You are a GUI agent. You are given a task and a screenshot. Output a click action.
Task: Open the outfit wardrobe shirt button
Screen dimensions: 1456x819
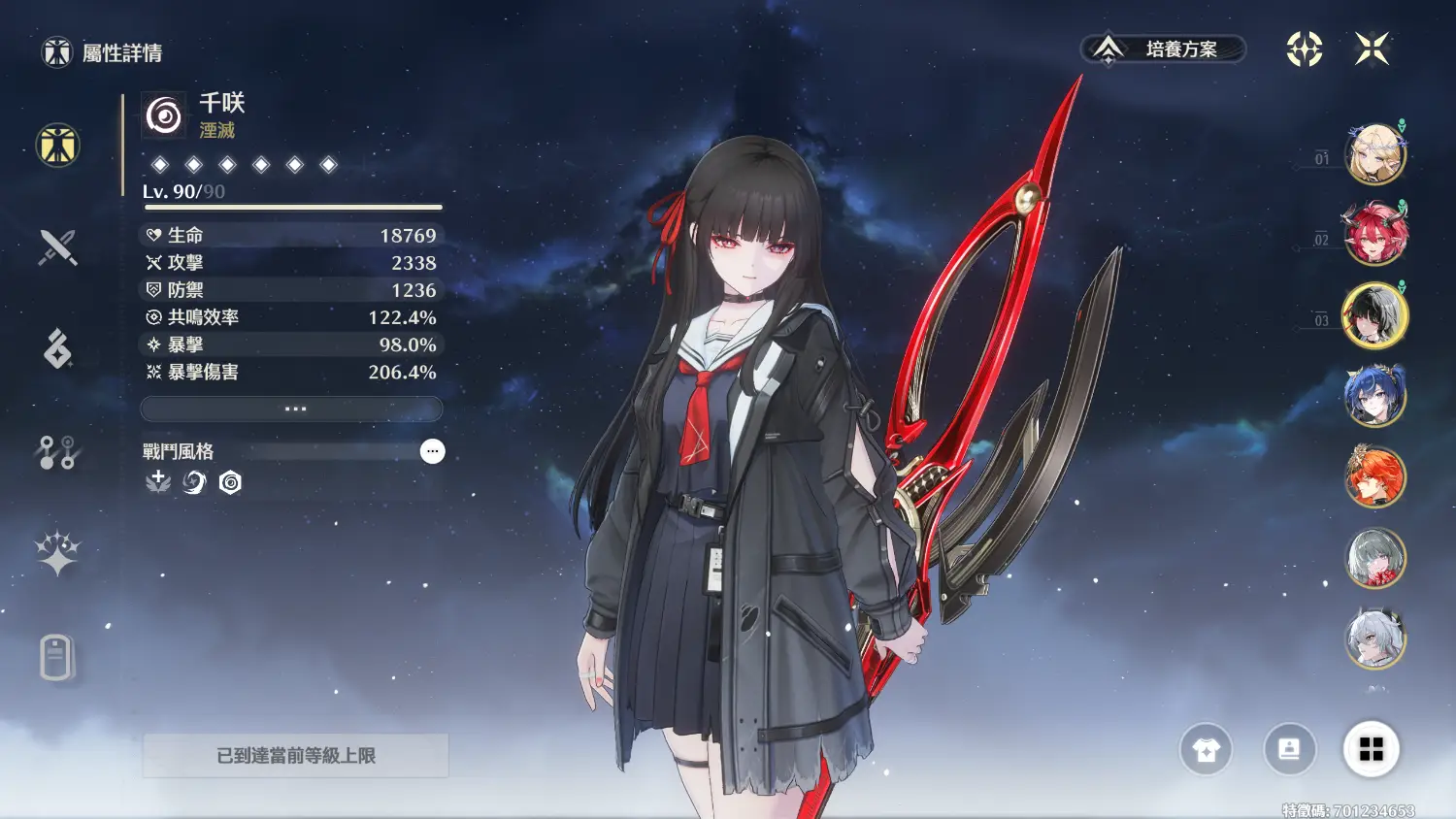pyautogui.click(x=1206, y=749)
